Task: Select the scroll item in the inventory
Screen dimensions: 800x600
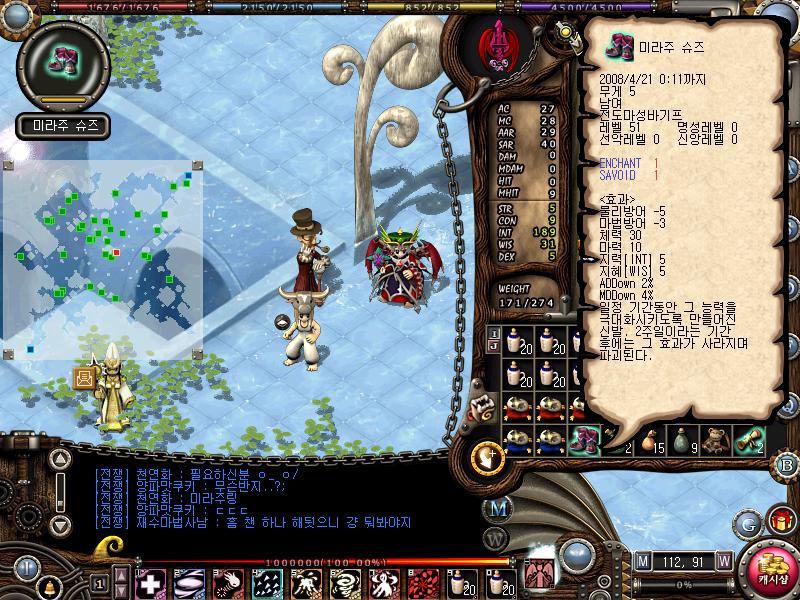Action: [x=750, y=438]
